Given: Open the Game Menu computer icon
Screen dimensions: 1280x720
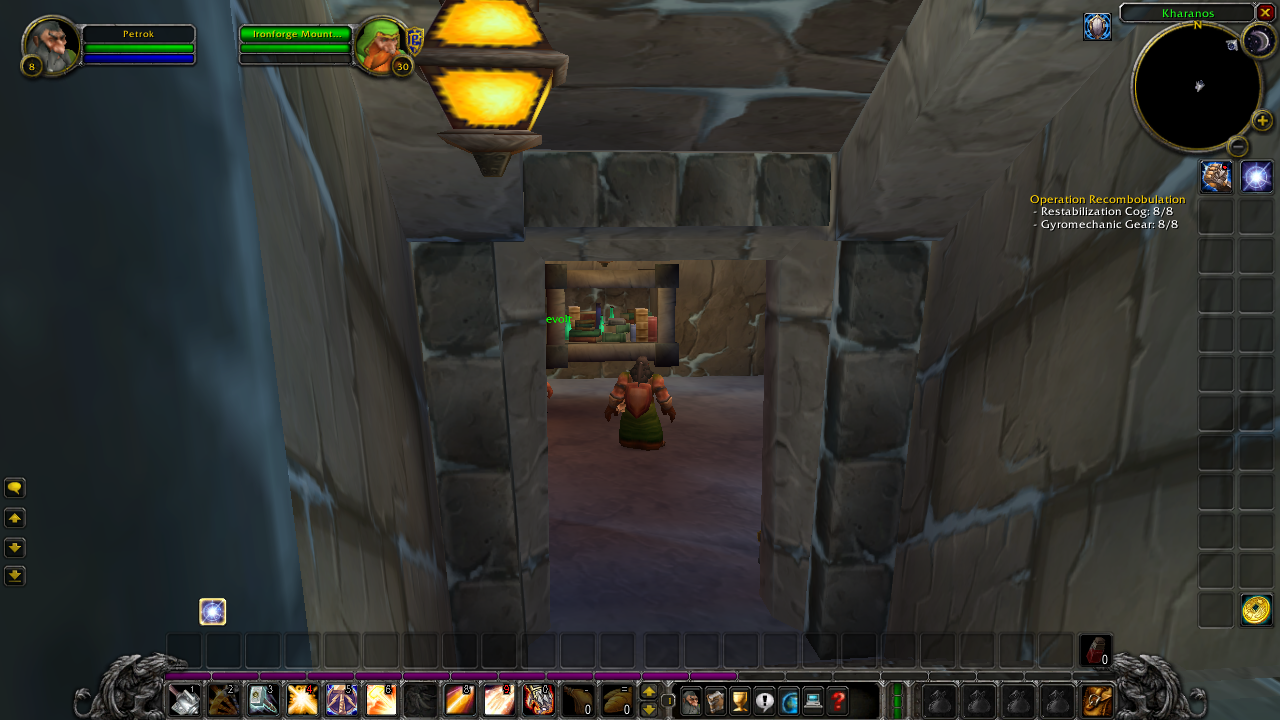Looking at the screenshot, I should (x=812, y=701).
